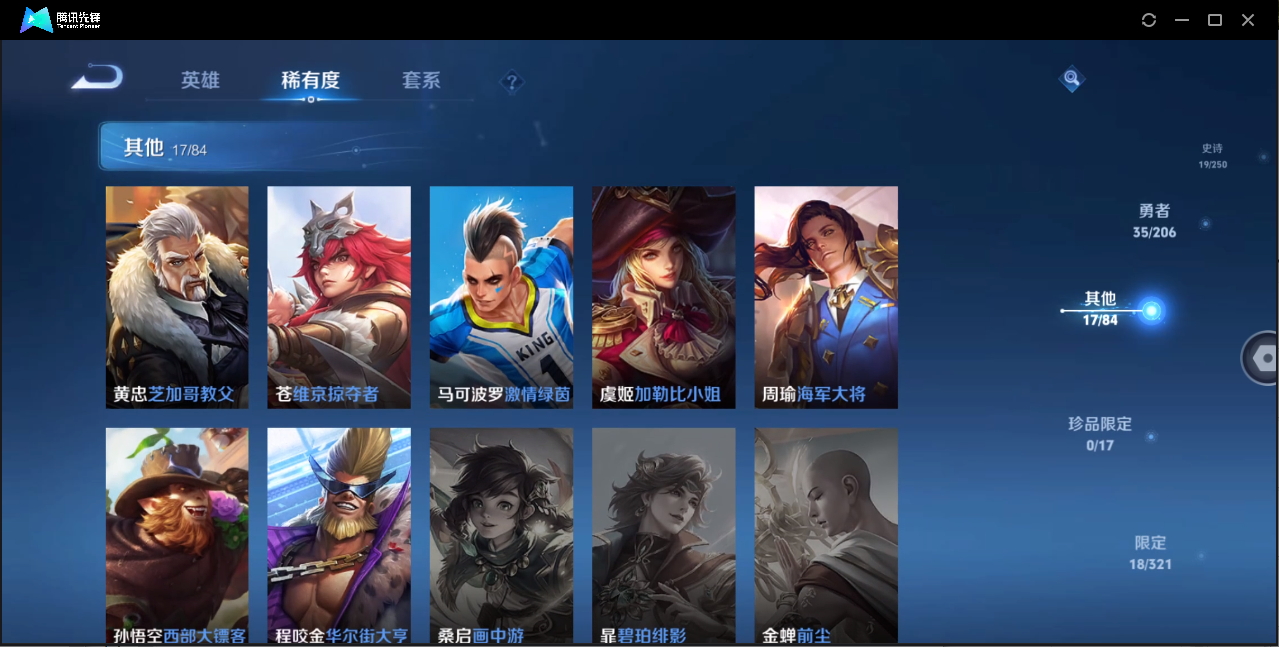Image resolution: width=1279 pixels, height=647 pixels.
Task: Open the 虞姬 加勒比小姐 skin card
Action: pos(663,297)
